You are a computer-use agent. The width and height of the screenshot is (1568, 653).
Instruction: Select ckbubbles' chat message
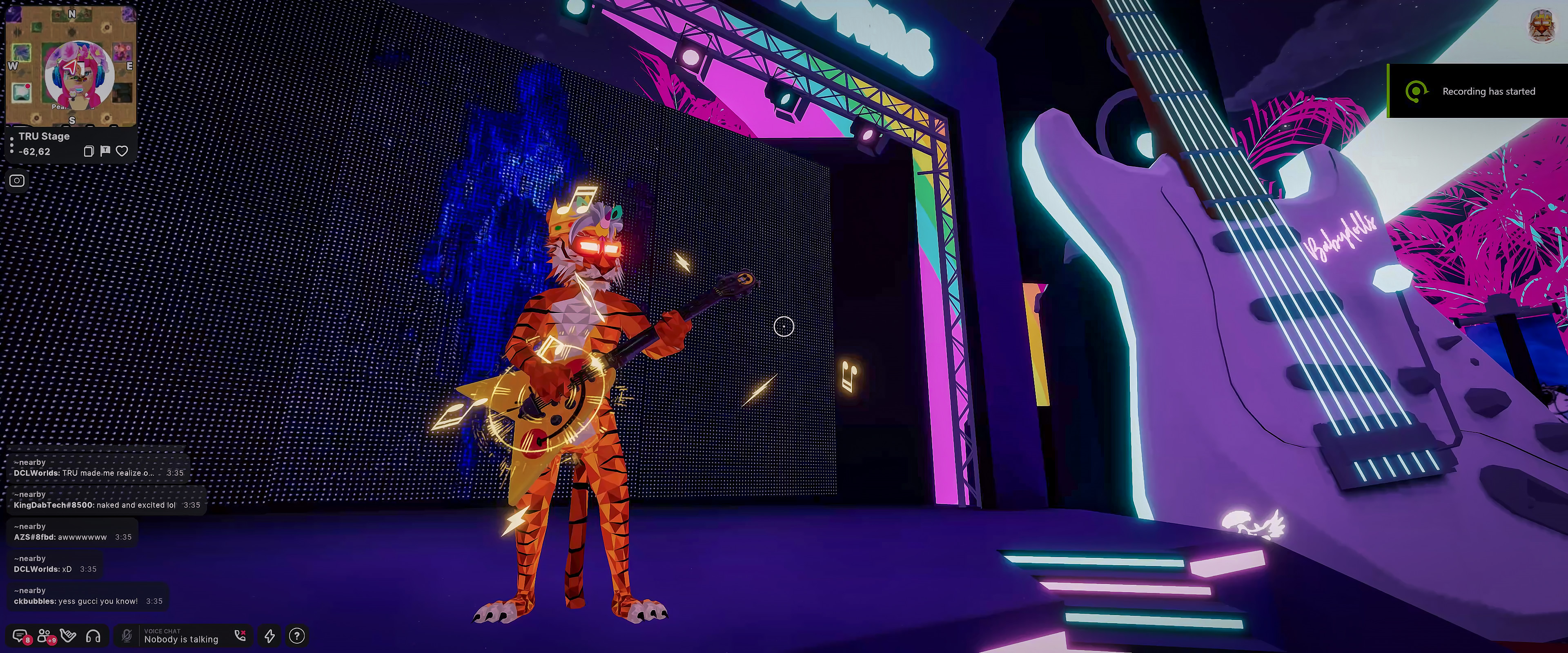[x=76, y=601]
